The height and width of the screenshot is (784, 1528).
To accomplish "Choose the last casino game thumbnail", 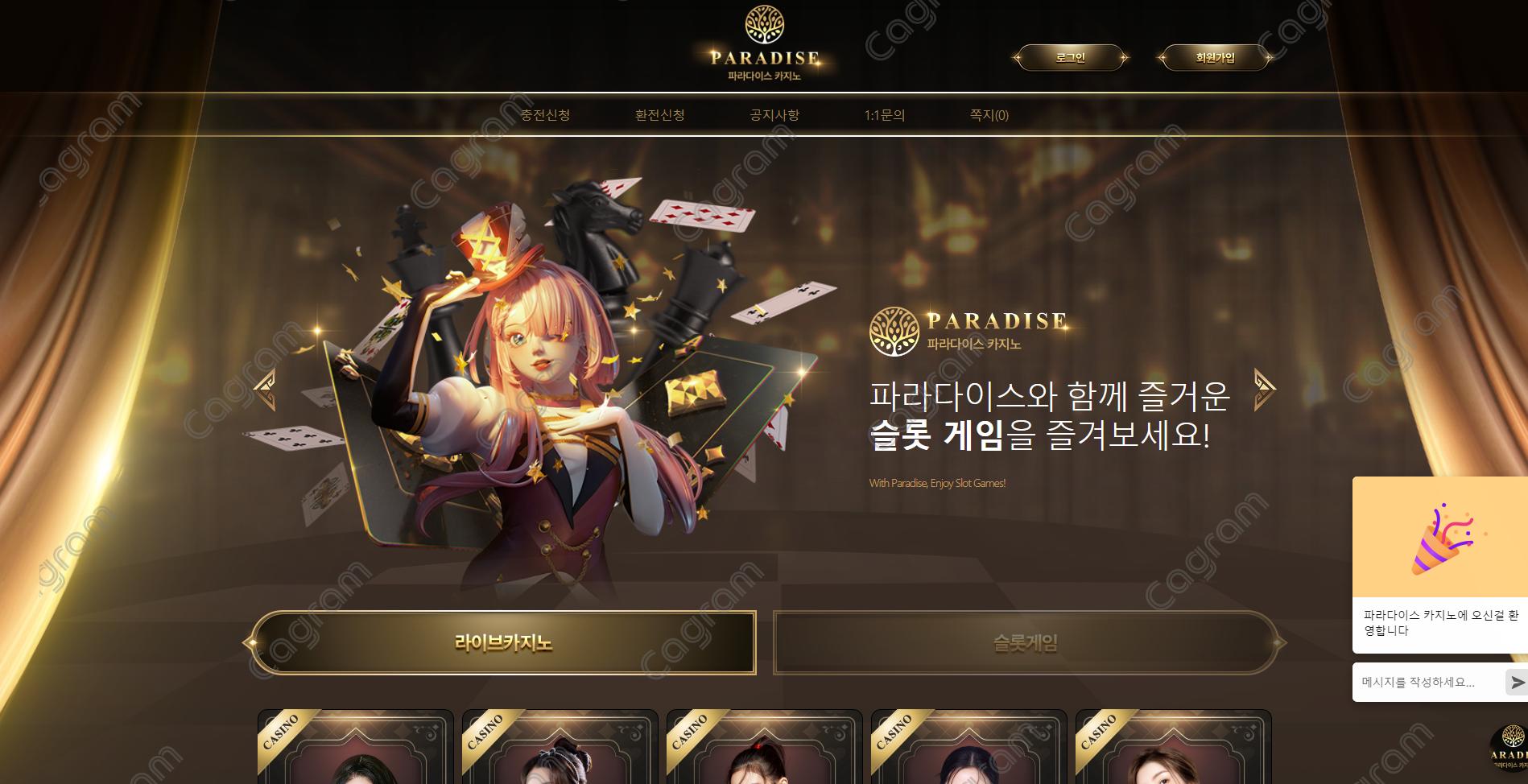I will pos(1173,749).
